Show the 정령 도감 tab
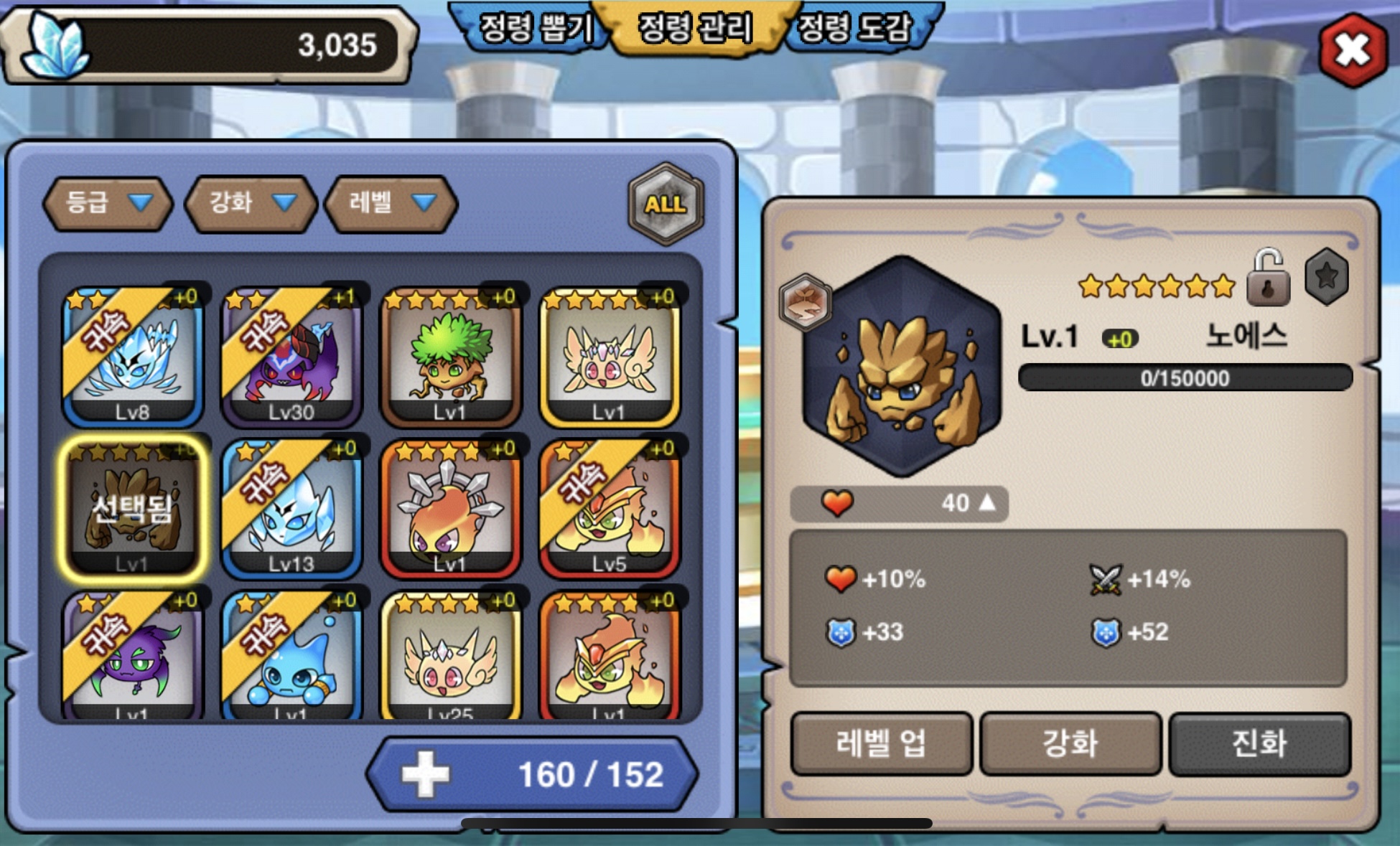The image size is (1400, 846). (x=854, y=29)
